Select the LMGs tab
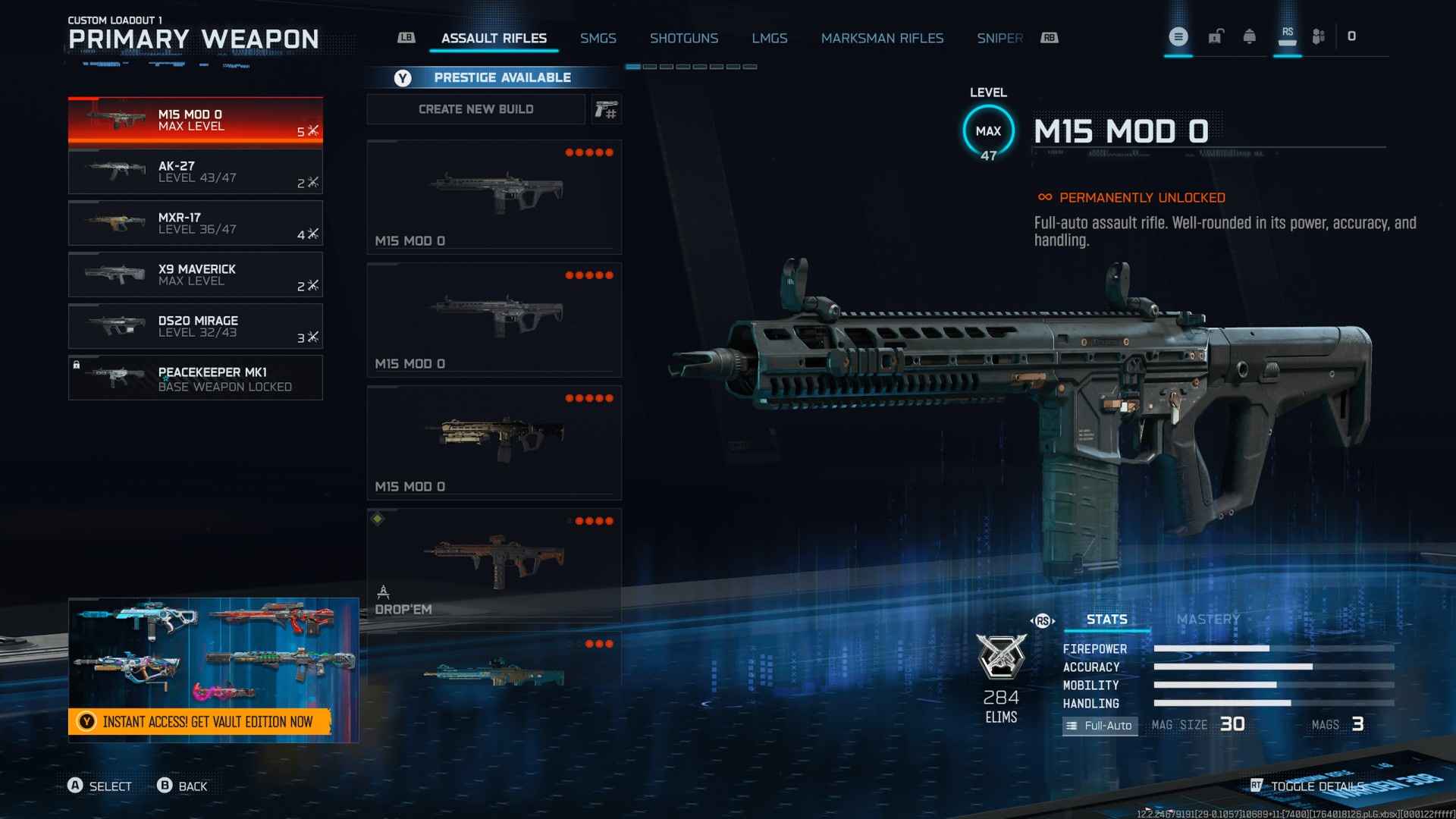Screen dimensions: 1456x819 [x=769, y=38]
